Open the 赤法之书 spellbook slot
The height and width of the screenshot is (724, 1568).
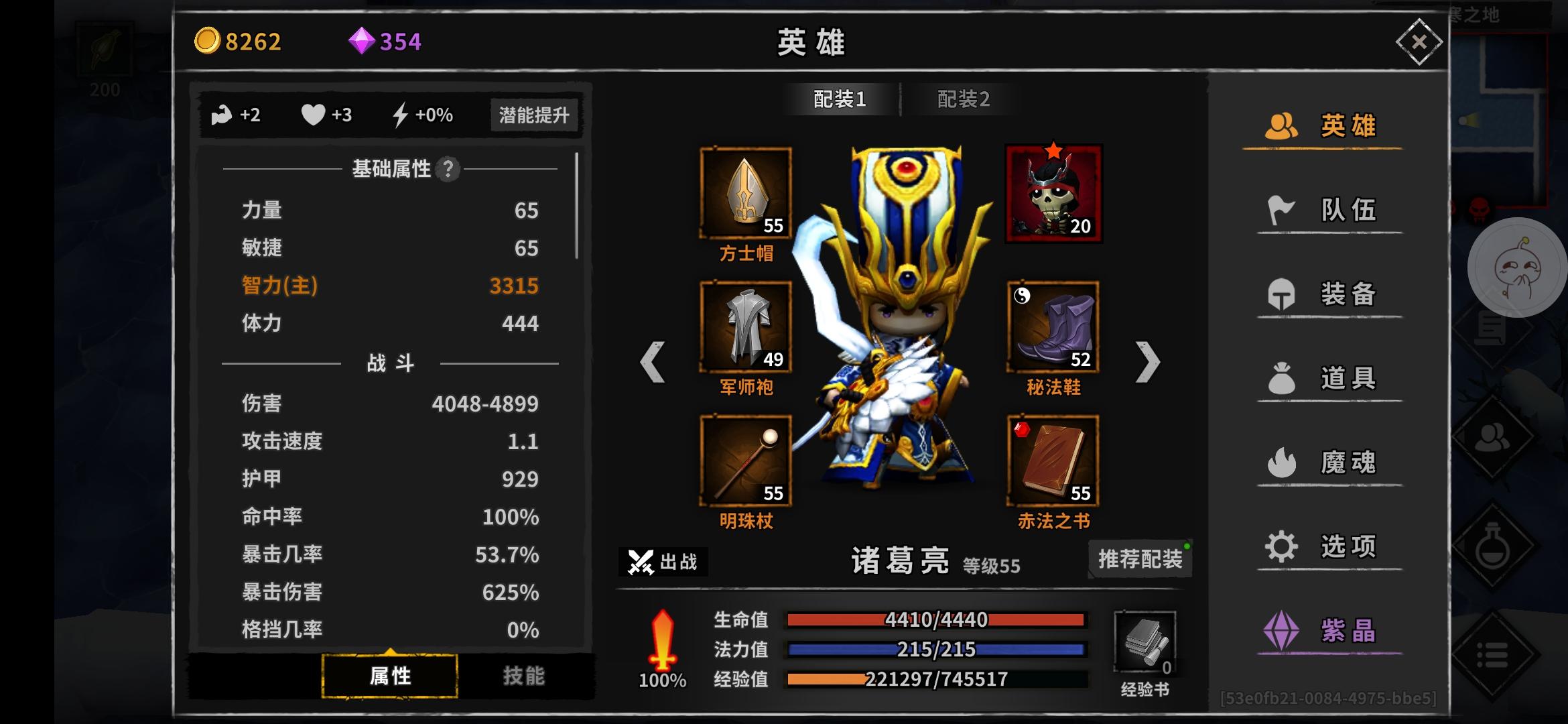[1053, 461]
